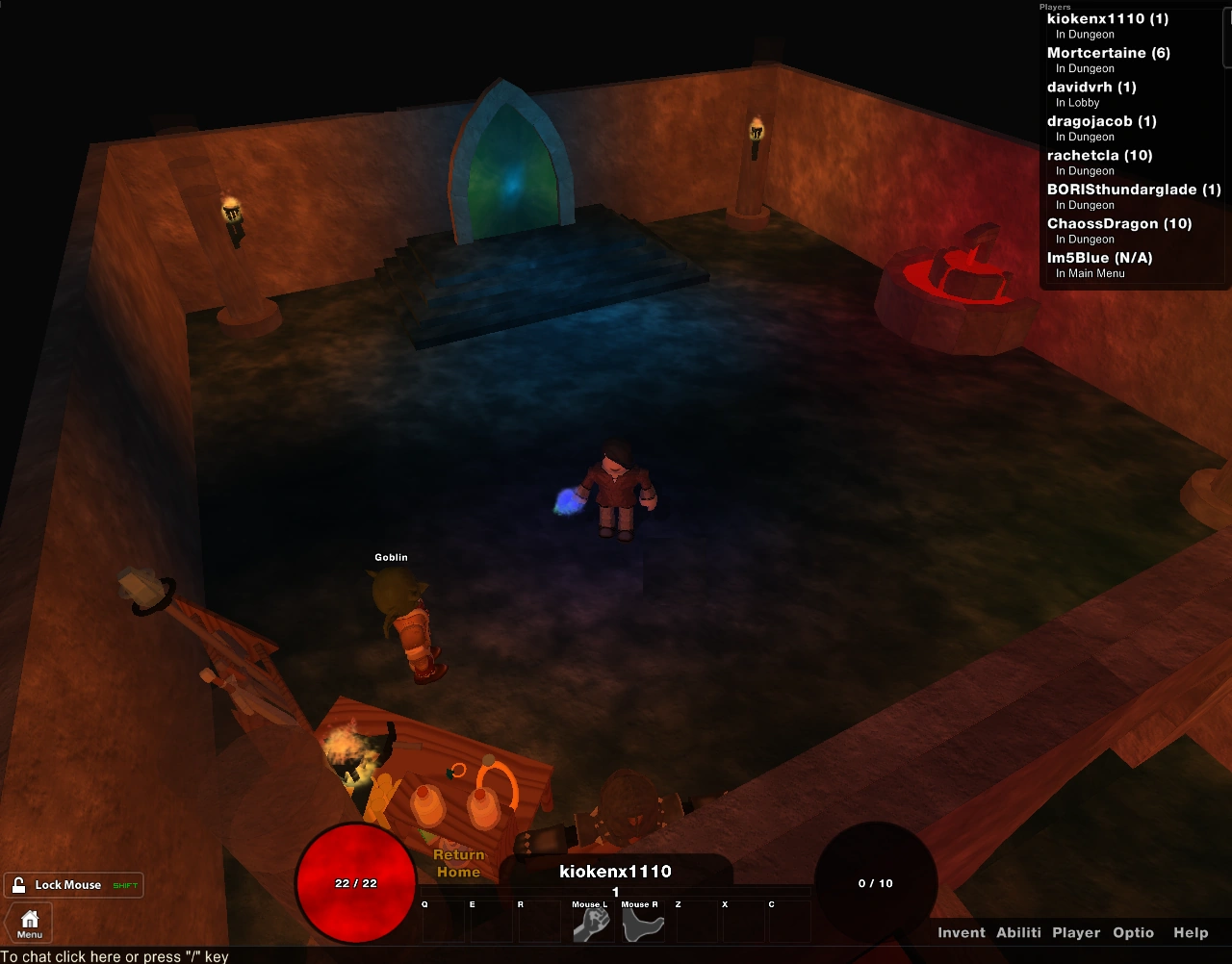Select the kick ability in Mouse R slot
The width and height of the screenshot is (1232, 964).
pos(641,922)
